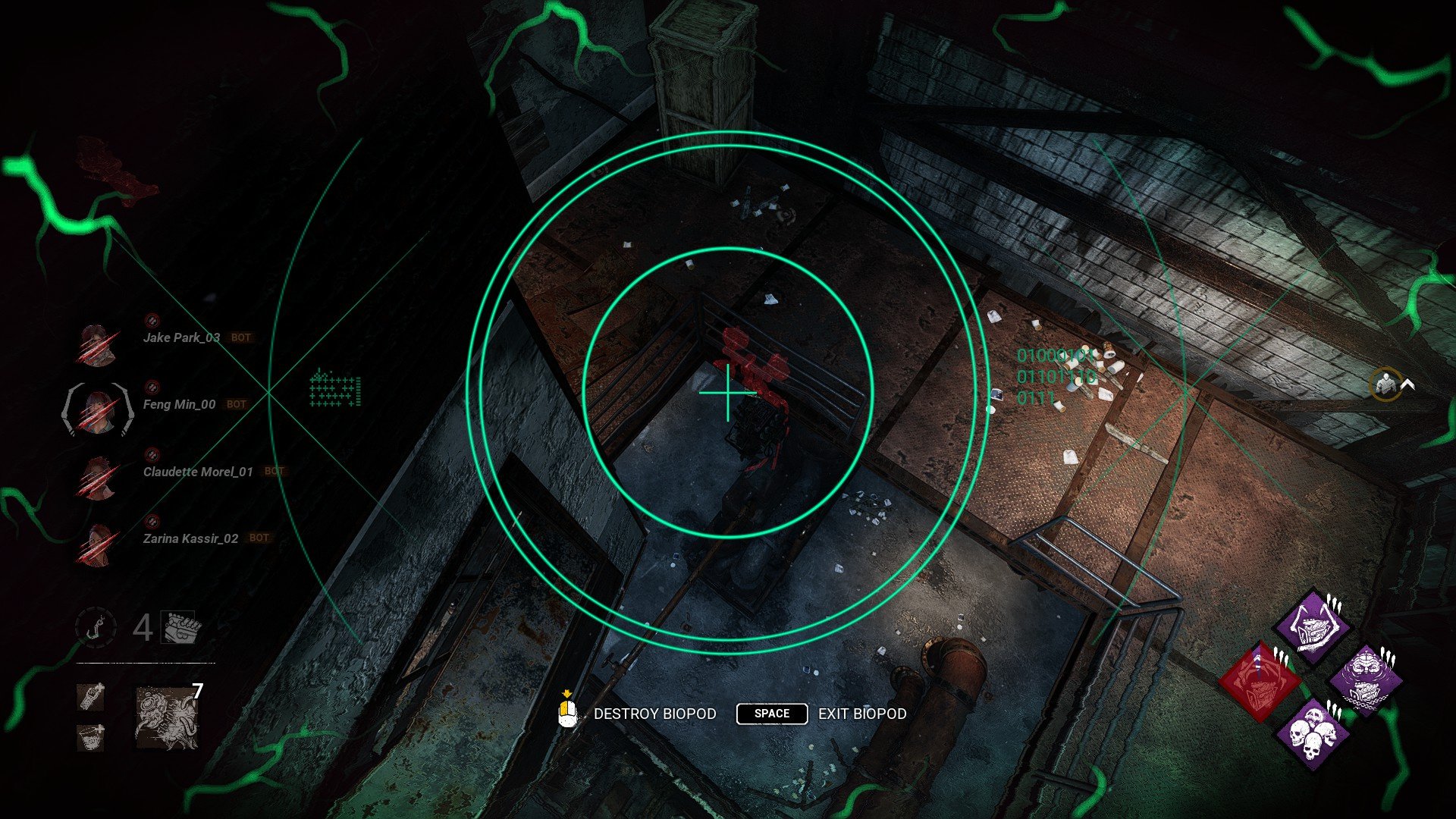Pick Zarina Kassir_02's survivor portrait
Screen dimensions: 1456x819
97,544
